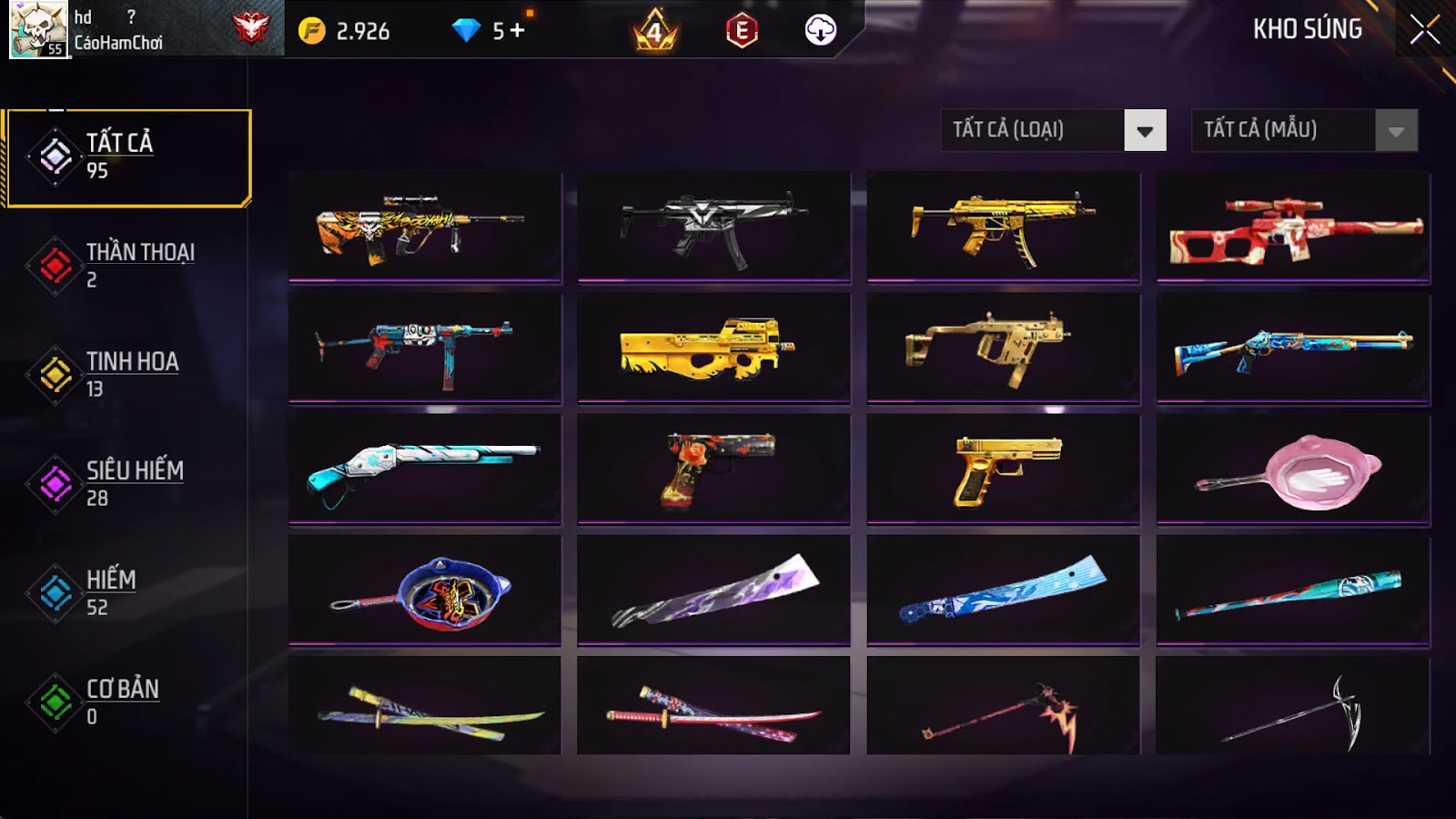Viewport: 1456px width, 819px height.
Task: Choose the Cơ Bản category tab
Action: point(127,703)
